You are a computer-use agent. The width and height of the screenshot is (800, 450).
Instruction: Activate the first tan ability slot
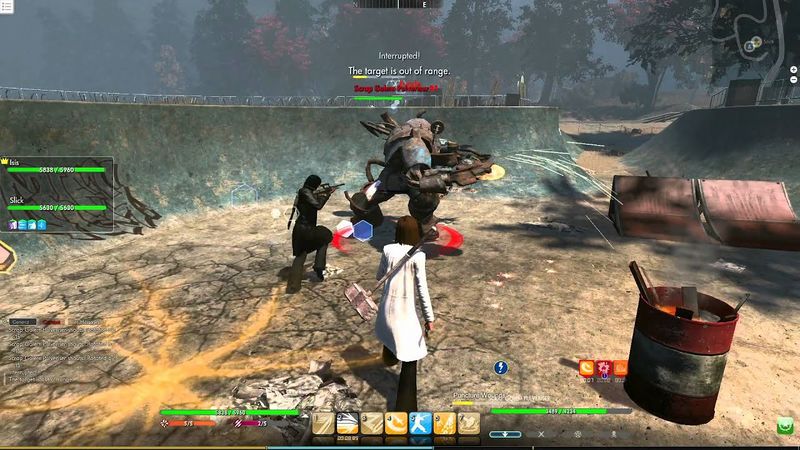(x=323, y=424)
